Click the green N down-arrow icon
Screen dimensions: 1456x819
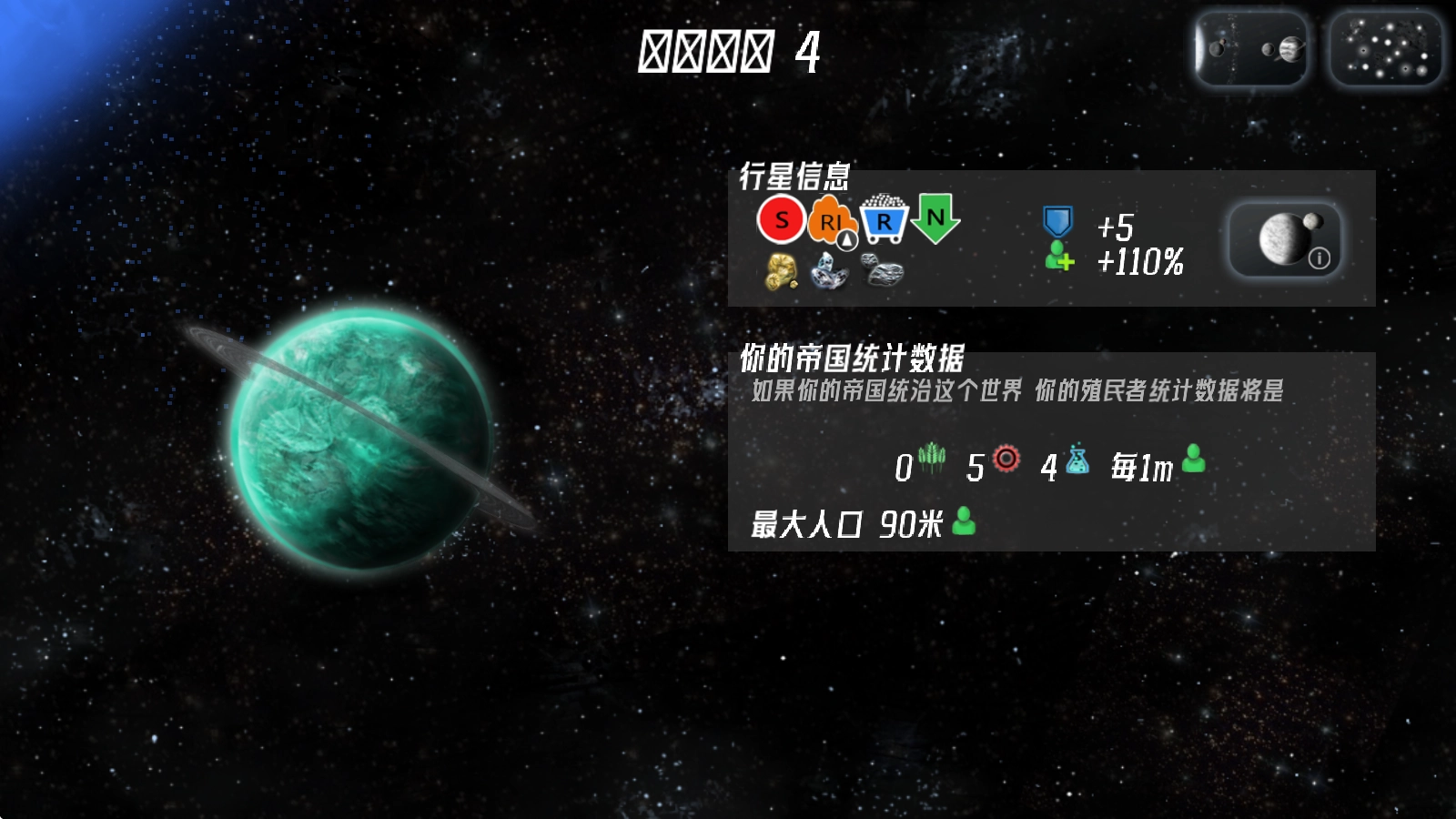tap(937, 218)
